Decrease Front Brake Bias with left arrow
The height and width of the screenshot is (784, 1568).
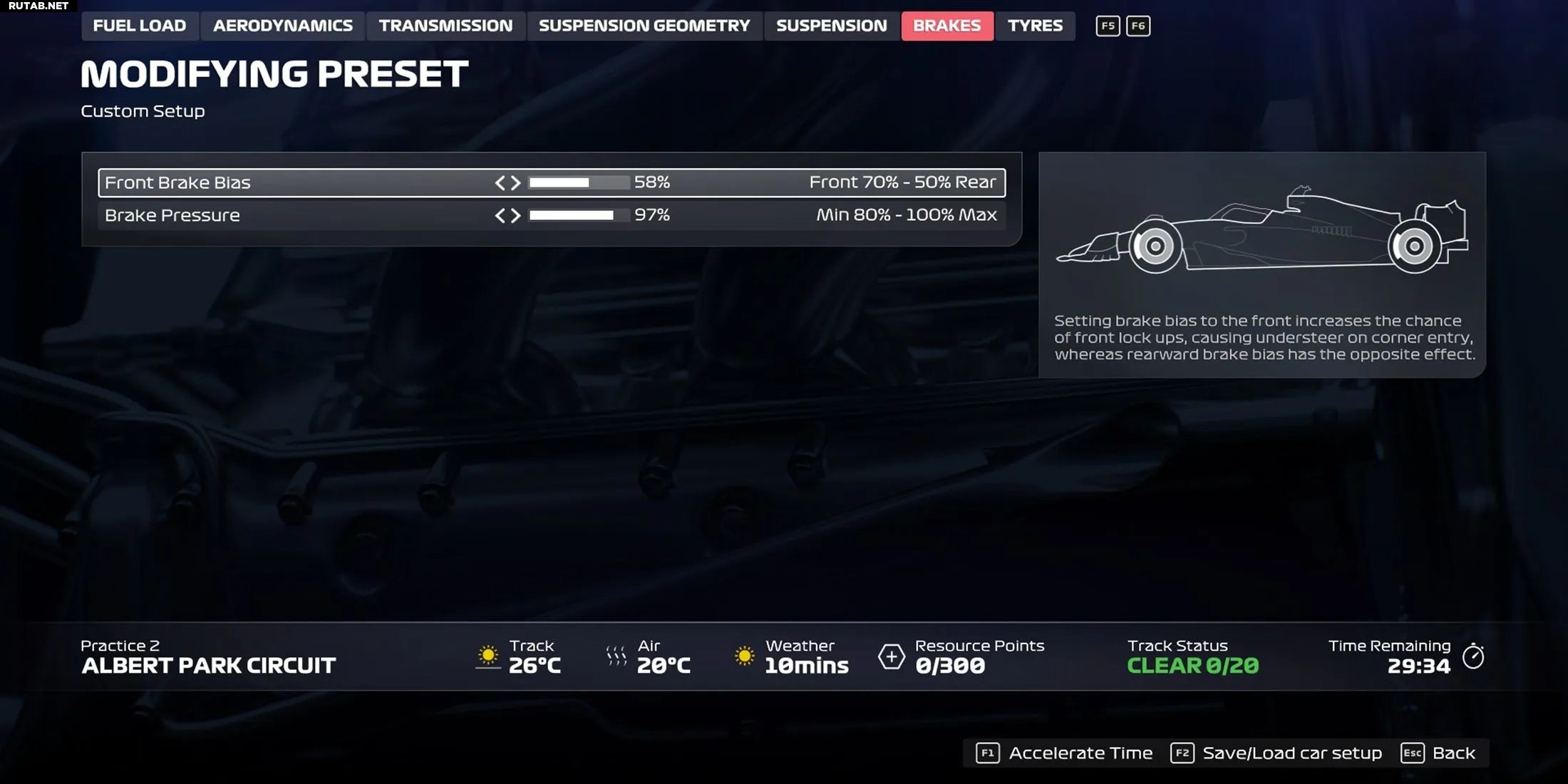500,183
